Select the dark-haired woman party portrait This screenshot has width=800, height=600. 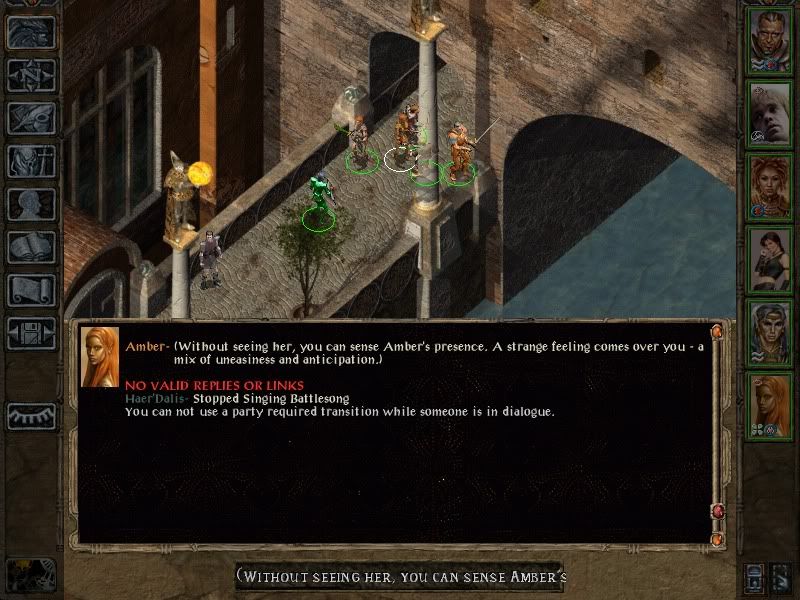[770, 259]
